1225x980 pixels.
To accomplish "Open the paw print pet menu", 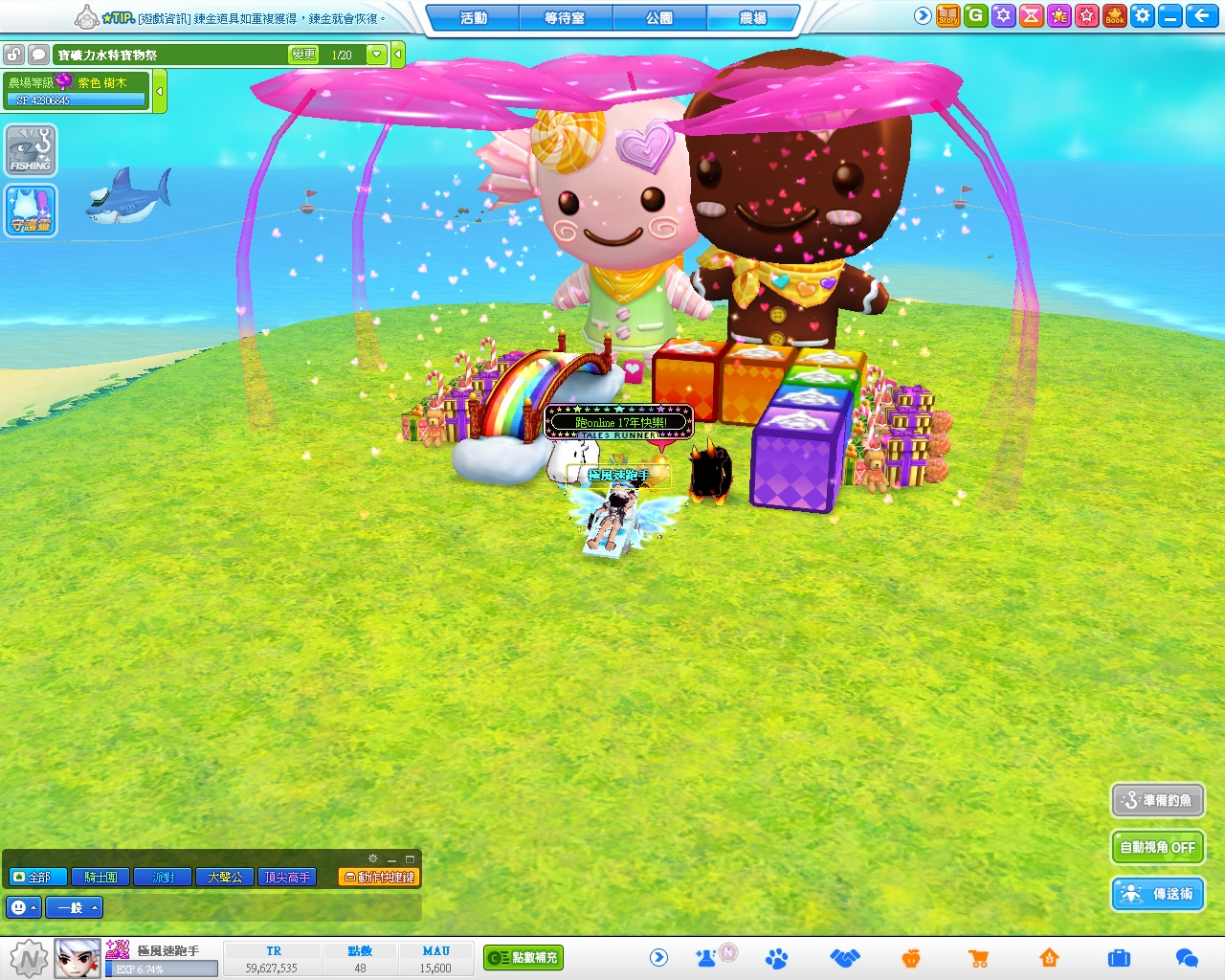I will pyautogui.click(x=777, y=958).
